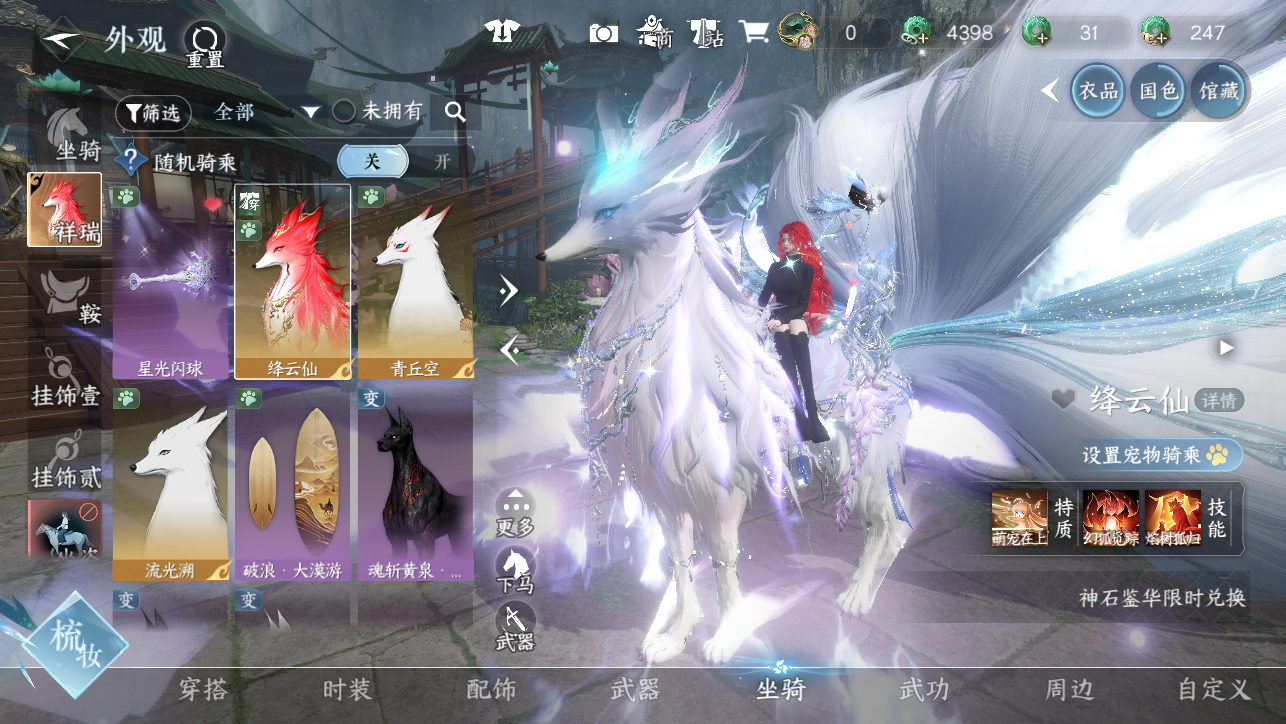Open the 挂饰壹 ornament category

[x=66, y=381]
